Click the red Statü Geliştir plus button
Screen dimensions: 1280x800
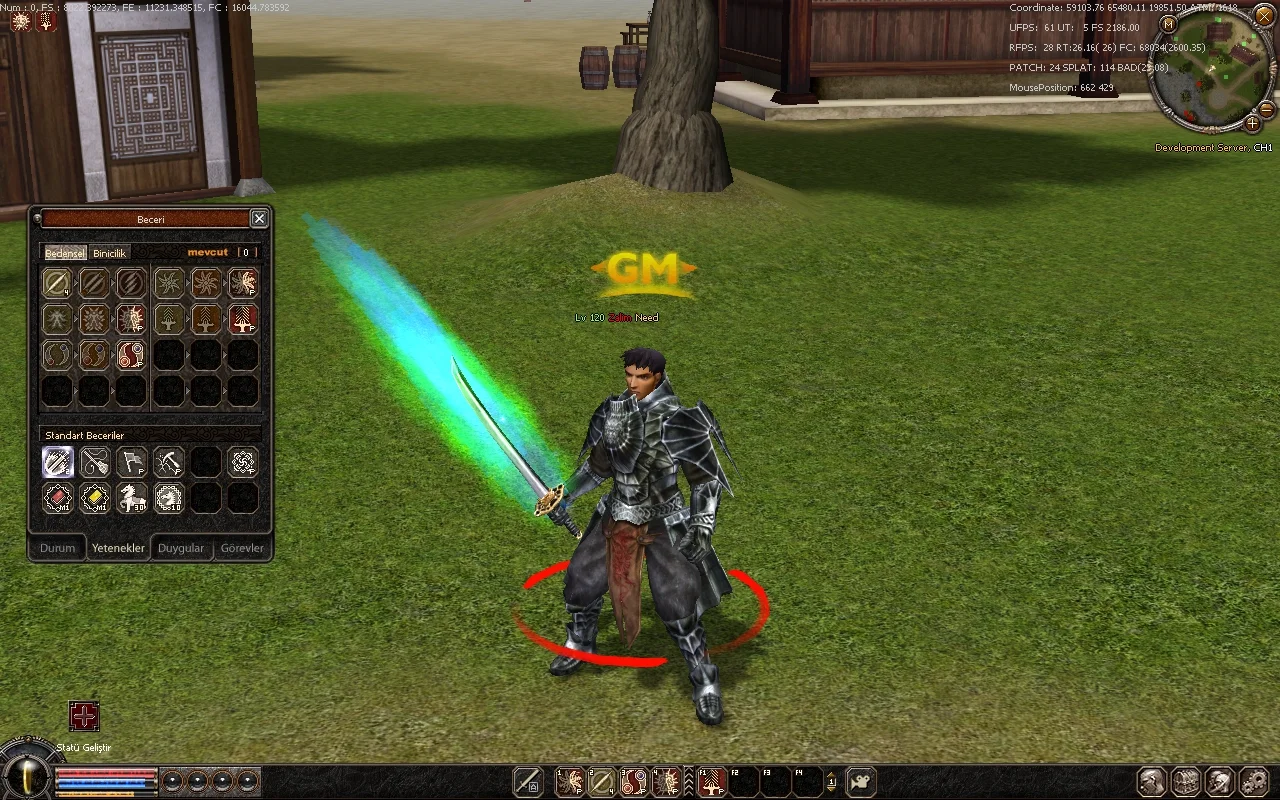tap(84, 716)
